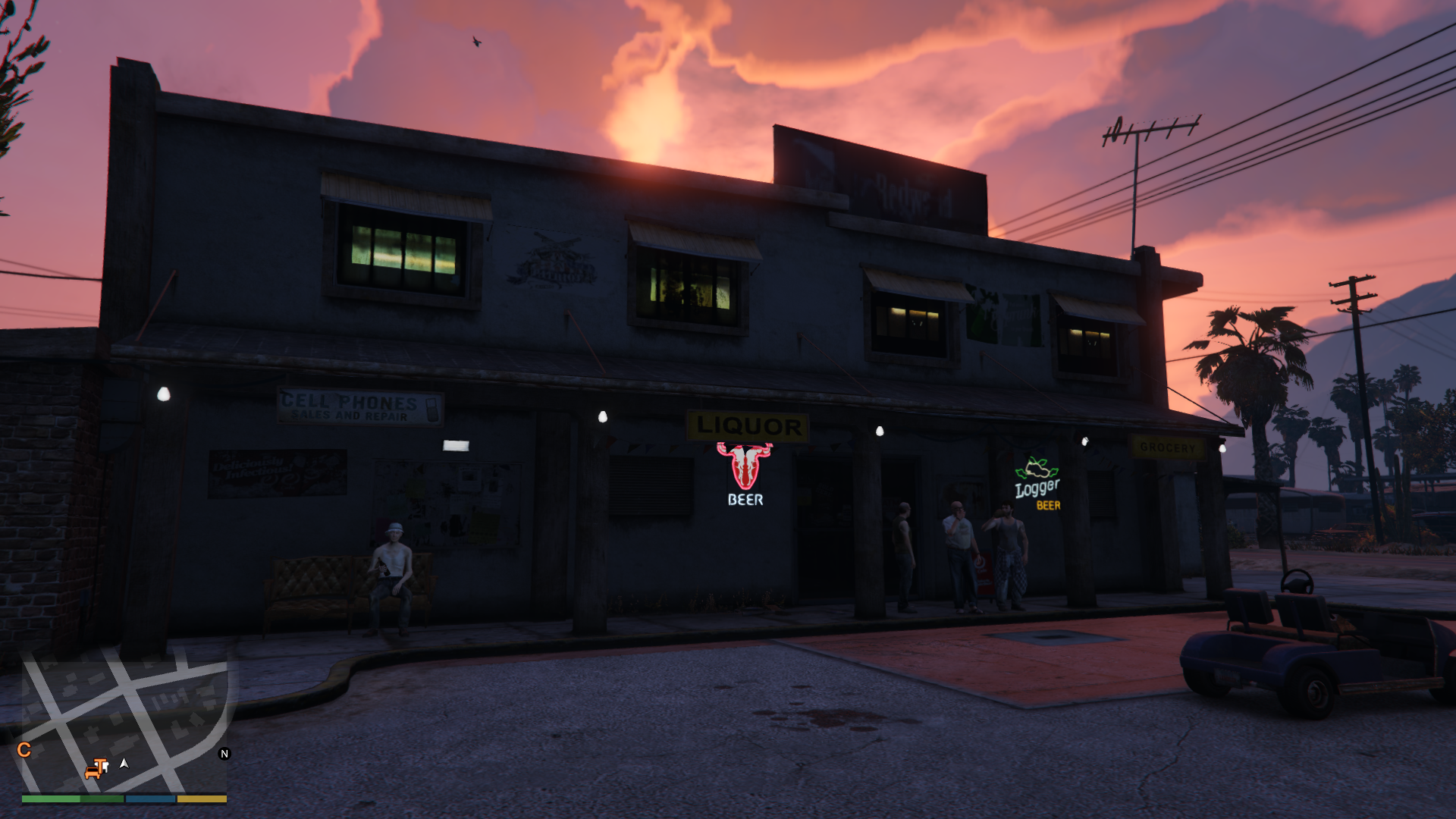1456x819 pixels.
Task: Click the north N compass indicator
Action: pos(224,754)
